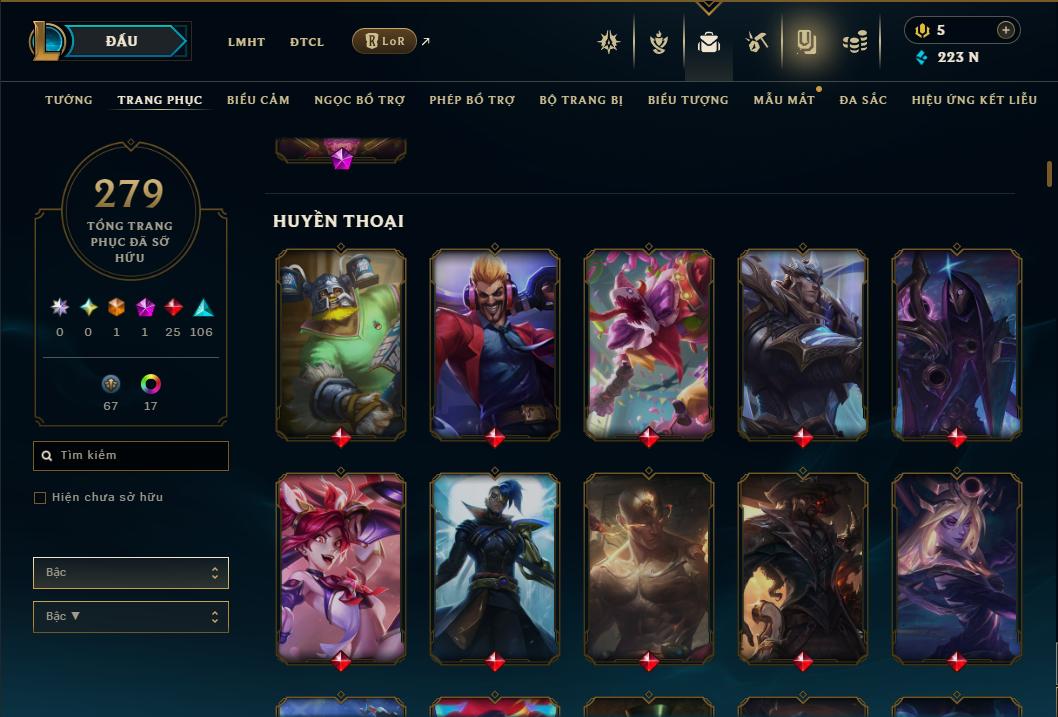
Task: Switch to the ĐTCL game tab
Action: [x=307, y=42]
